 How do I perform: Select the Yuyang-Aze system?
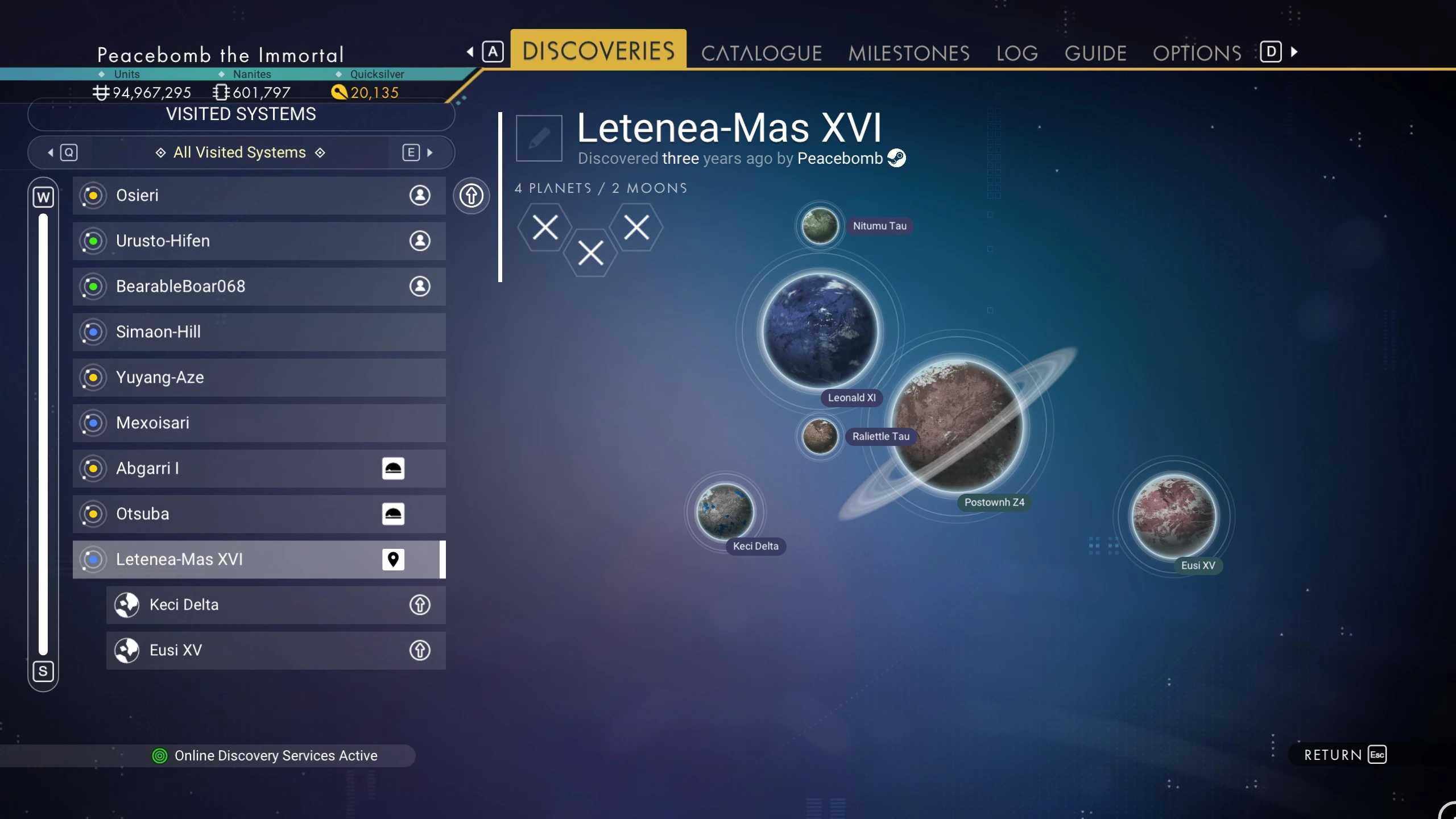point(259,377)
